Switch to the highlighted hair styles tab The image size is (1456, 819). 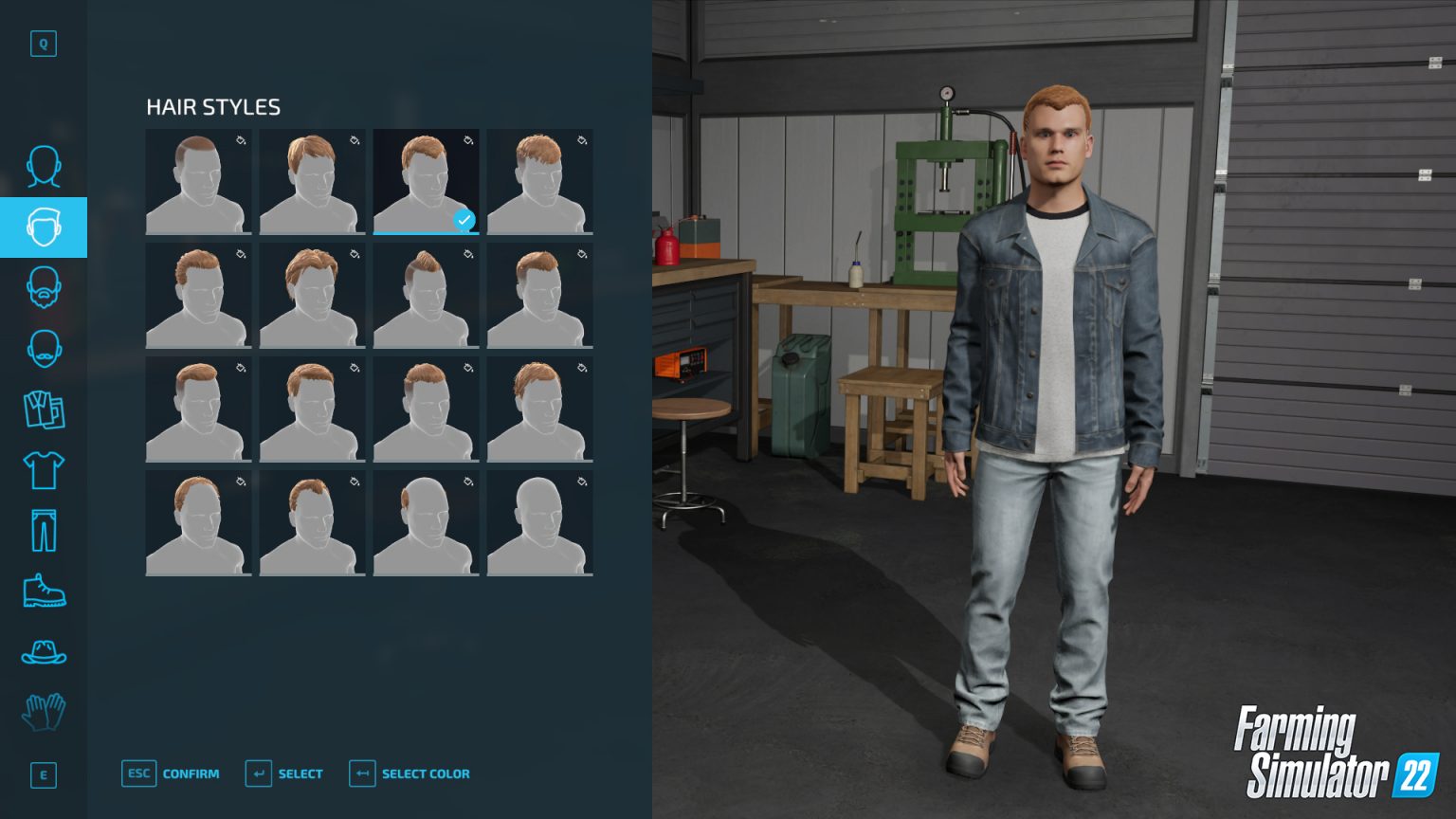(x=43, y=227)
